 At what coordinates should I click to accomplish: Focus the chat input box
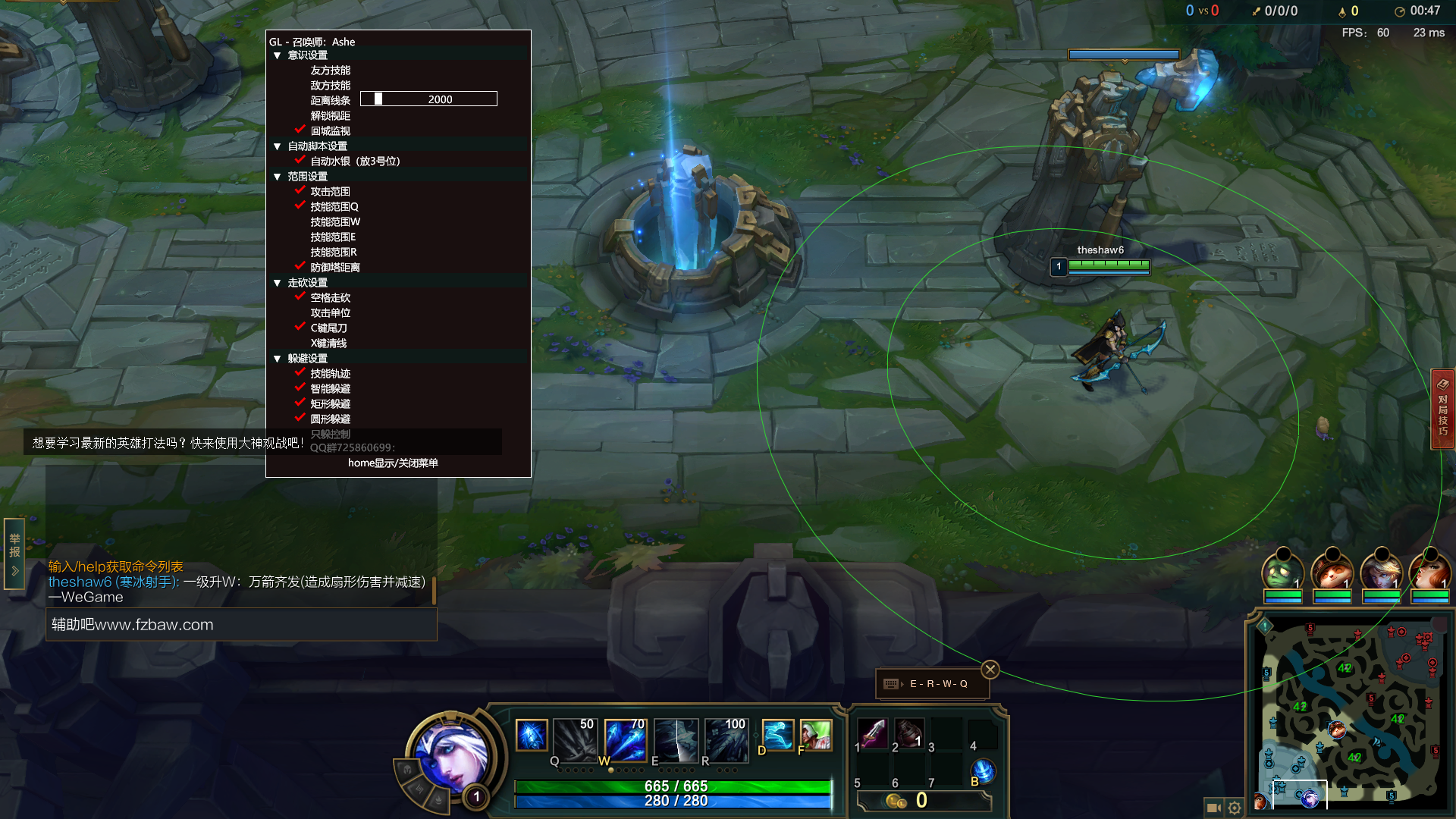coord(241,625)
